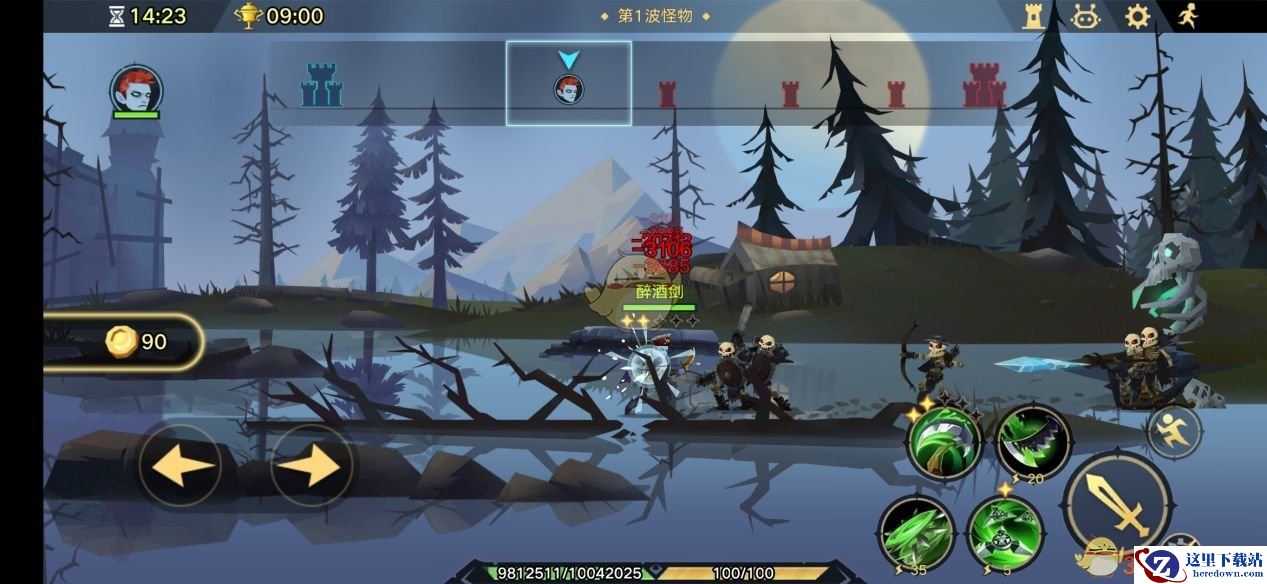This screenshot has width=1267, height=584.
Task: Tap the round dash button above sword
Action: [1174, 432]
